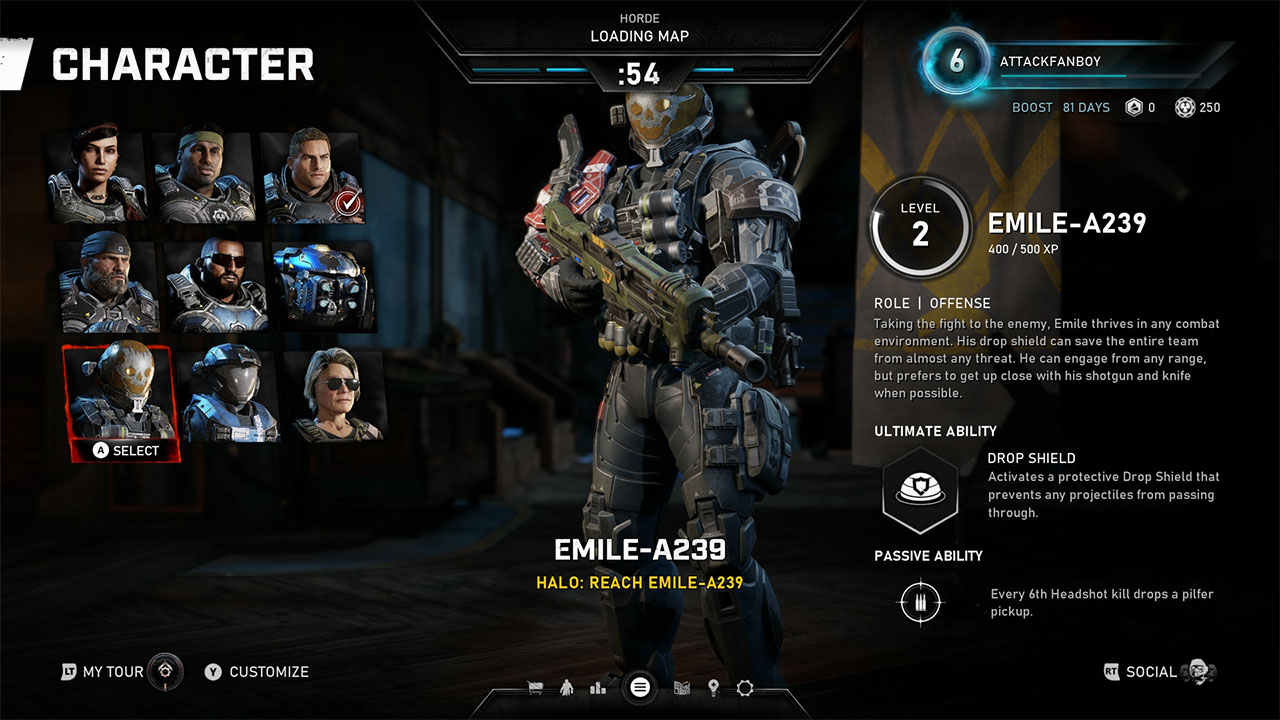Viewport: 1280px width, 720px height.
Task: Click the Drop Shield ultimate ability icon
Action: 920,490
